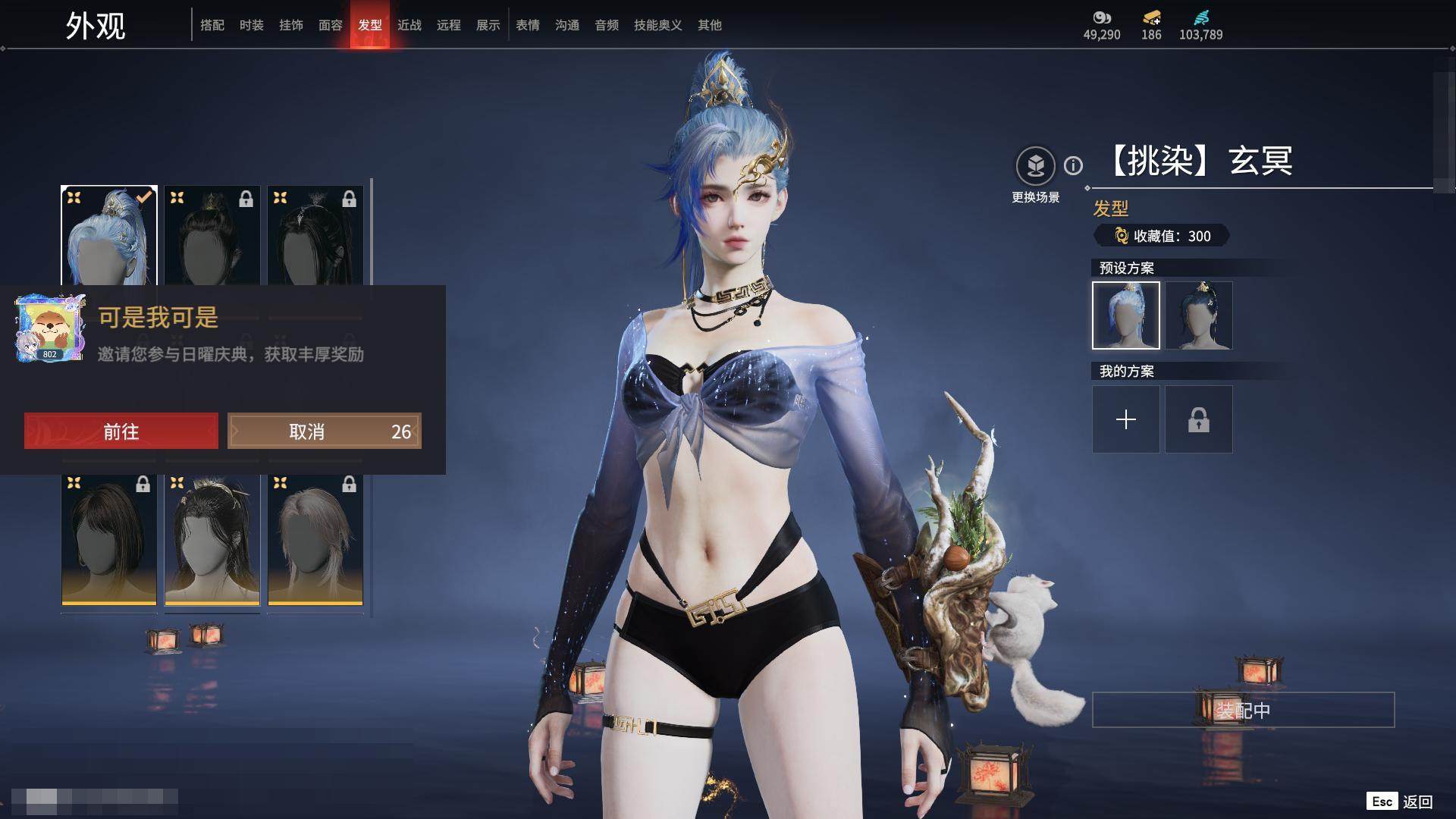Select the 挂饰 tab
1456x819 pixels.
point(291,25)
